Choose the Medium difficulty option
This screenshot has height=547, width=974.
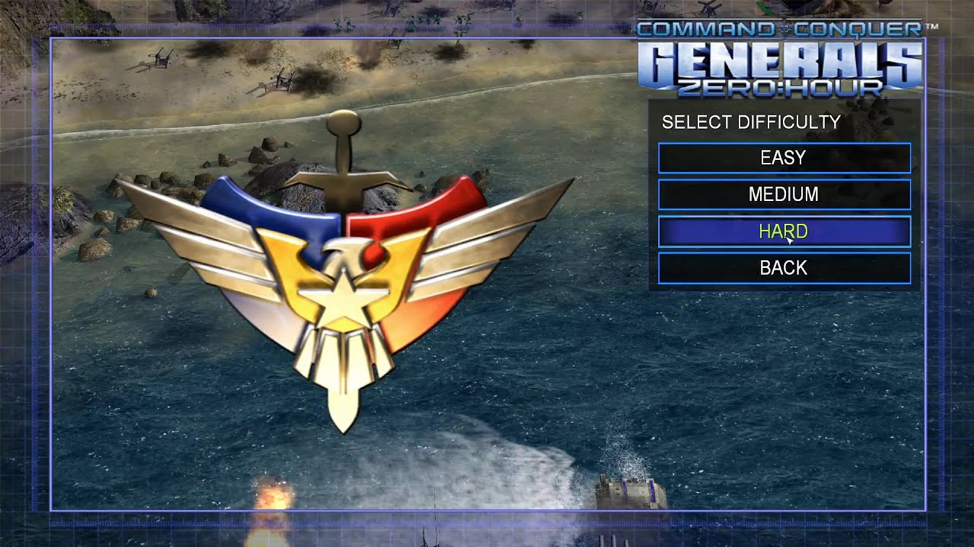coord(784,195)
